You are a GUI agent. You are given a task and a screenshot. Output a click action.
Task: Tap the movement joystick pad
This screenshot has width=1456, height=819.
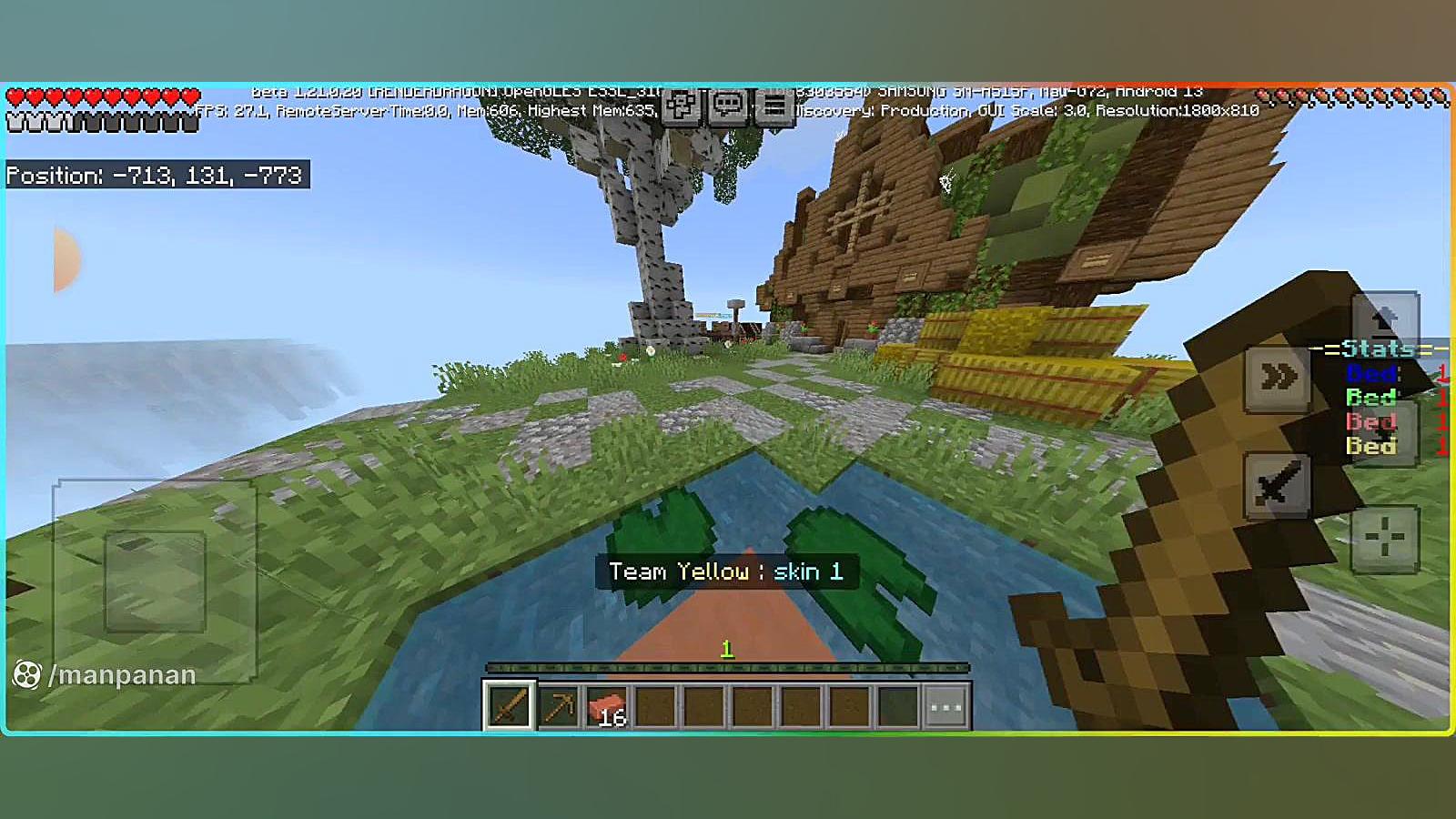click(155, 581)
